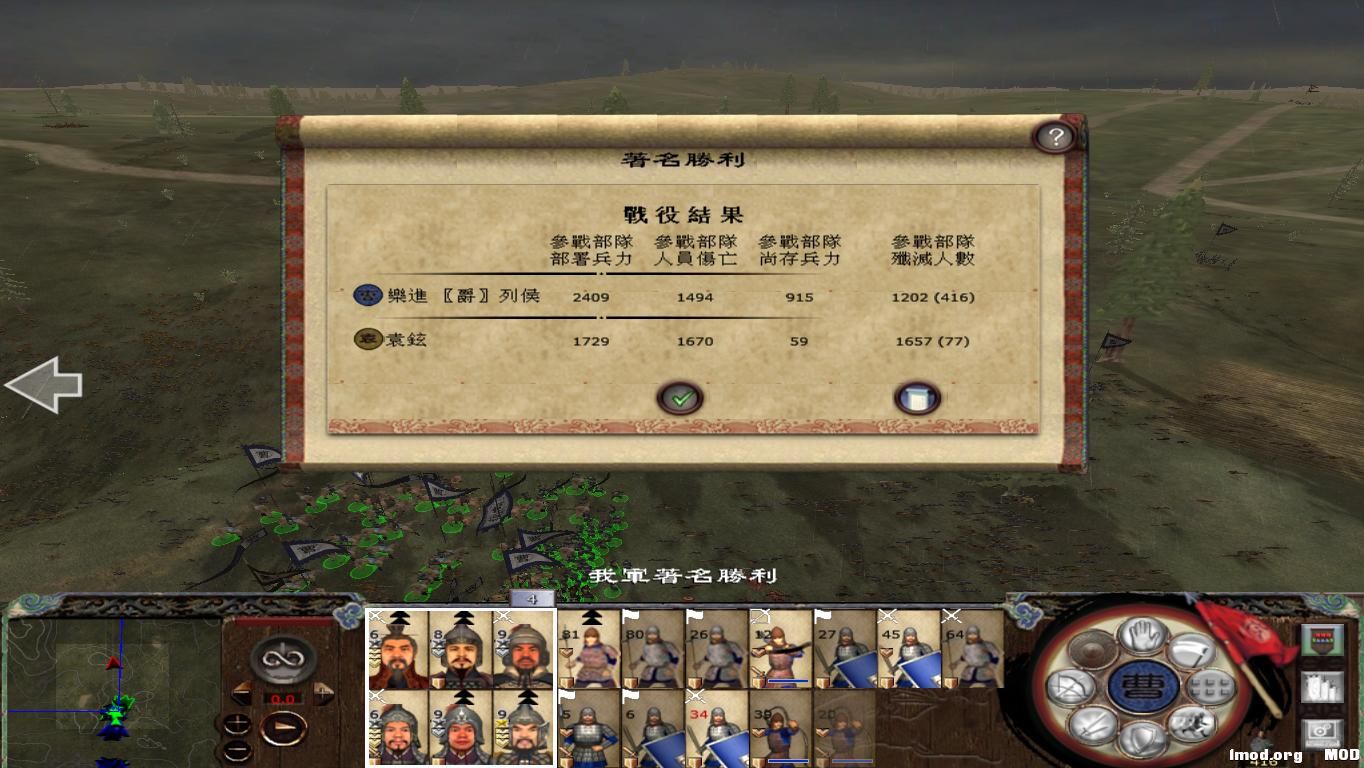Confirm battle results with green checkmark
The height and width of the screenshot is (768, 1364).
point(680,397)
